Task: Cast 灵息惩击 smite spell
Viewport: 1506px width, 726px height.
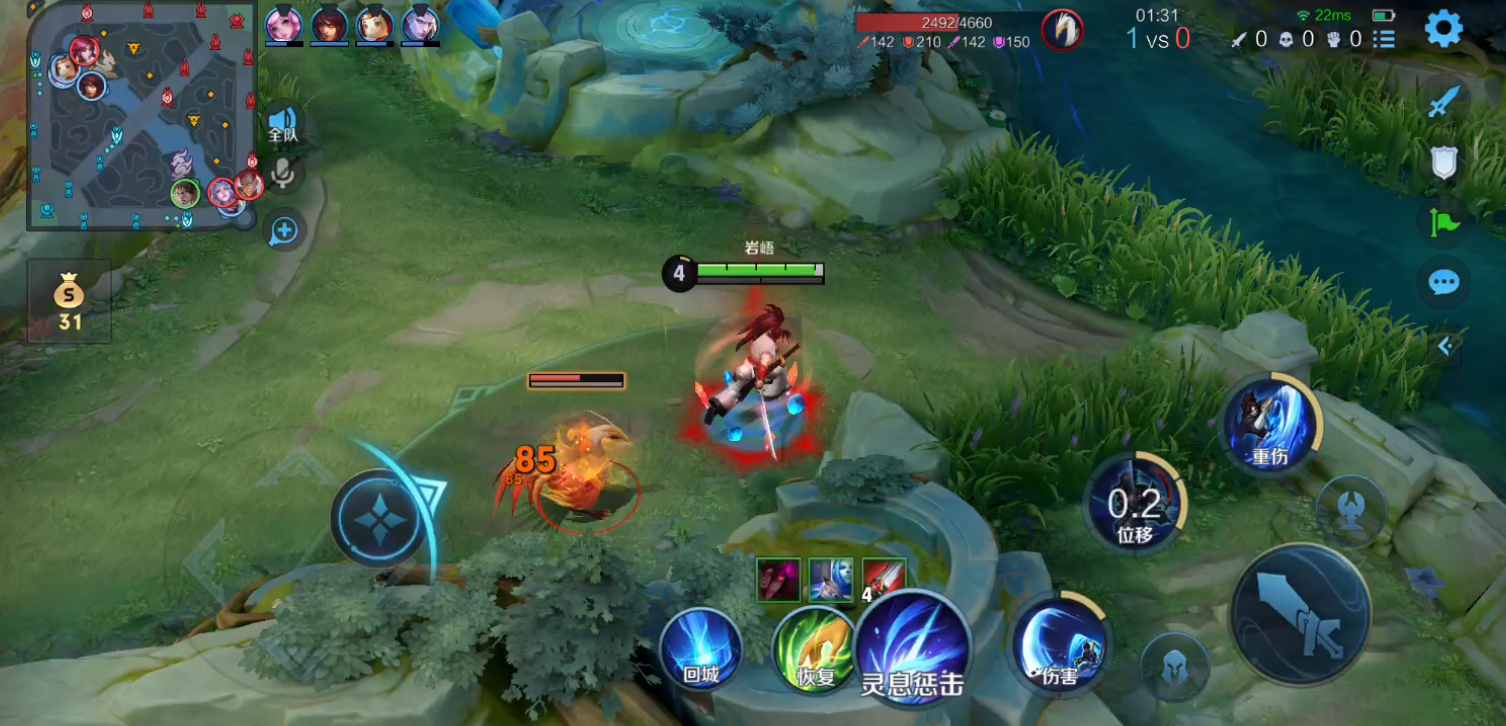Action: click(x=912, y=645)
